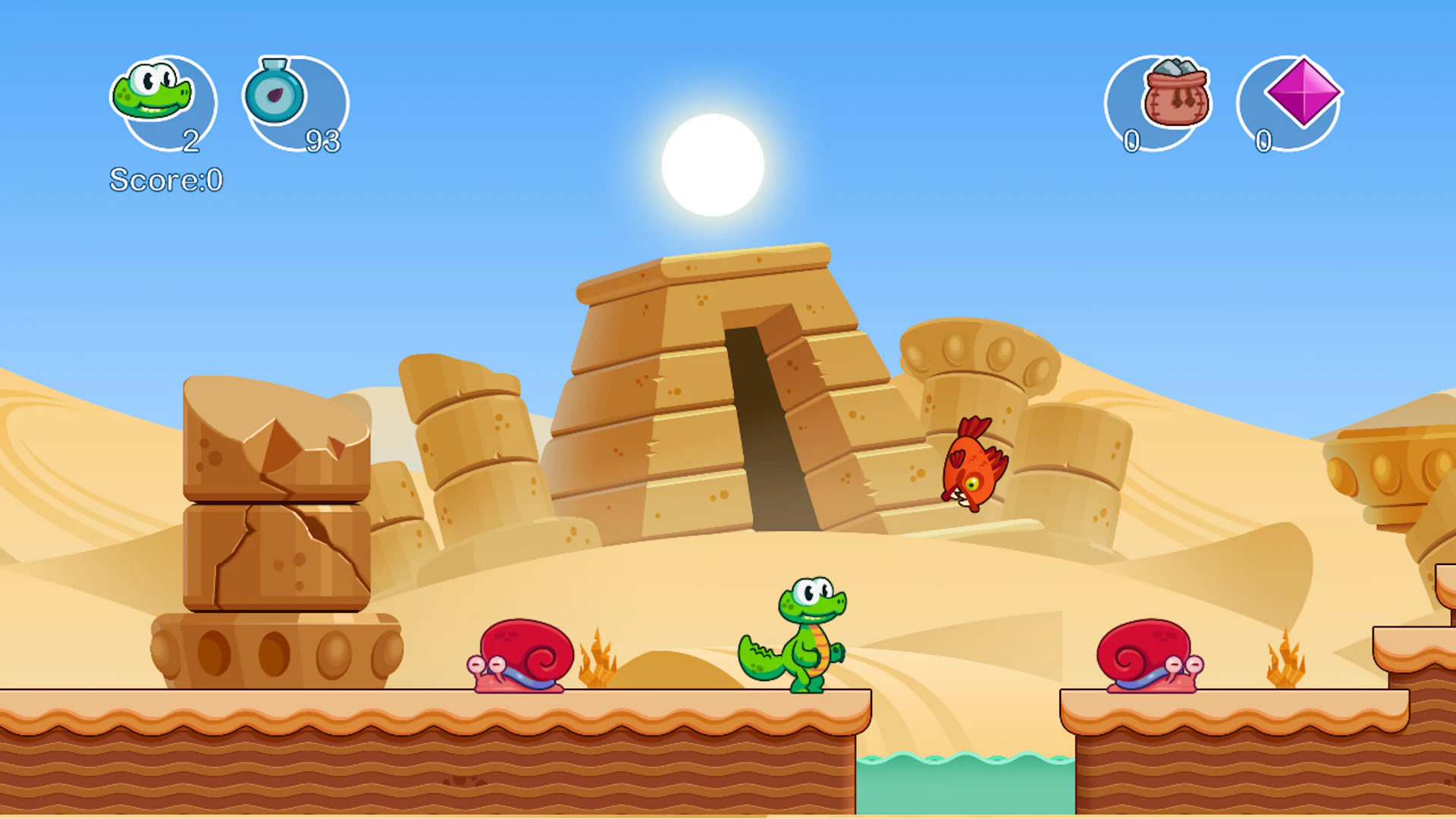Click the zero beside the stone bag
This screenshot has width=1456, height=819.
[x=1131, y=141]
